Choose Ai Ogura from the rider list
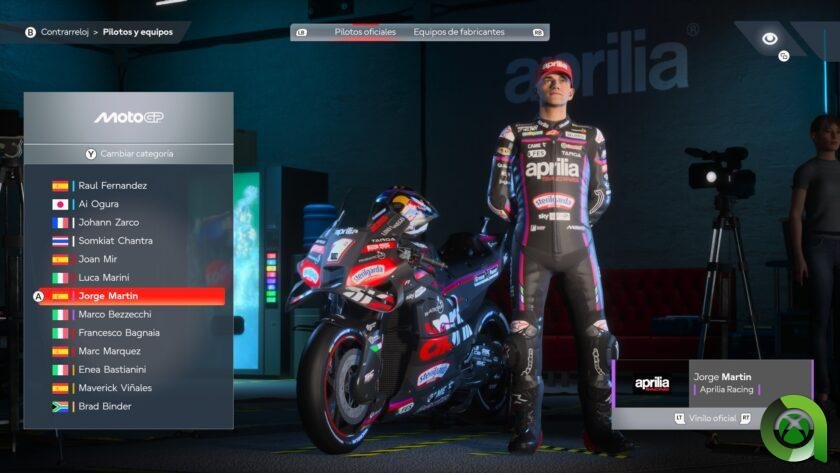Image resolution: width=840 pixels, height=473 pixels. pos(98,204)
